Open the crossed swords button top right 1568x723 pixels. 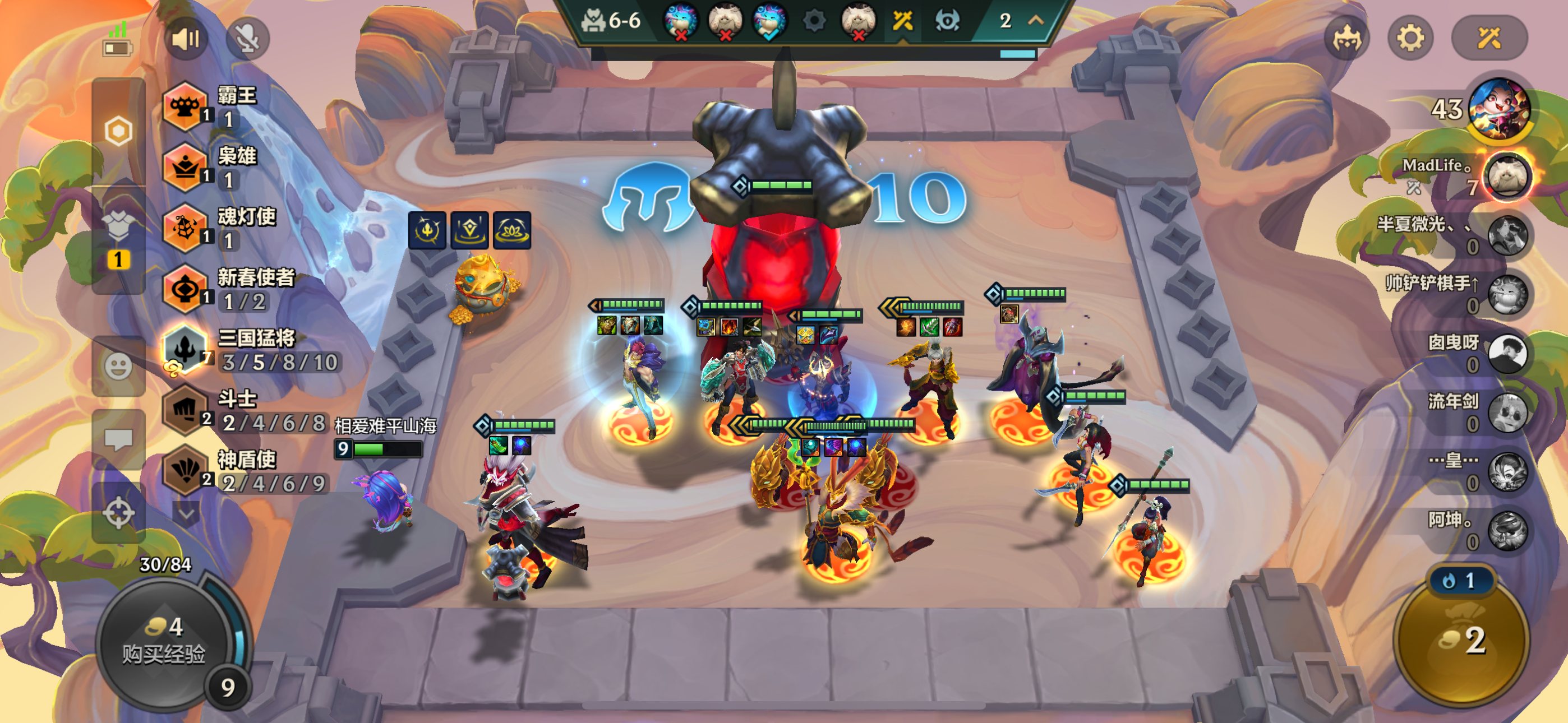(x=1489, y=39)
